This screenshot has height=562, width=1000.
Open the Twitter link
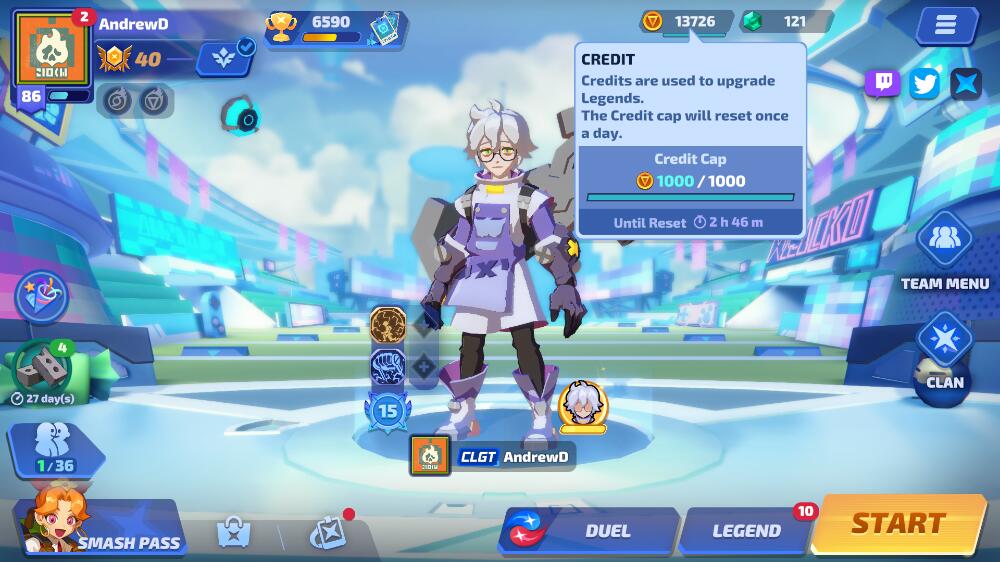(x=925, y=83)
